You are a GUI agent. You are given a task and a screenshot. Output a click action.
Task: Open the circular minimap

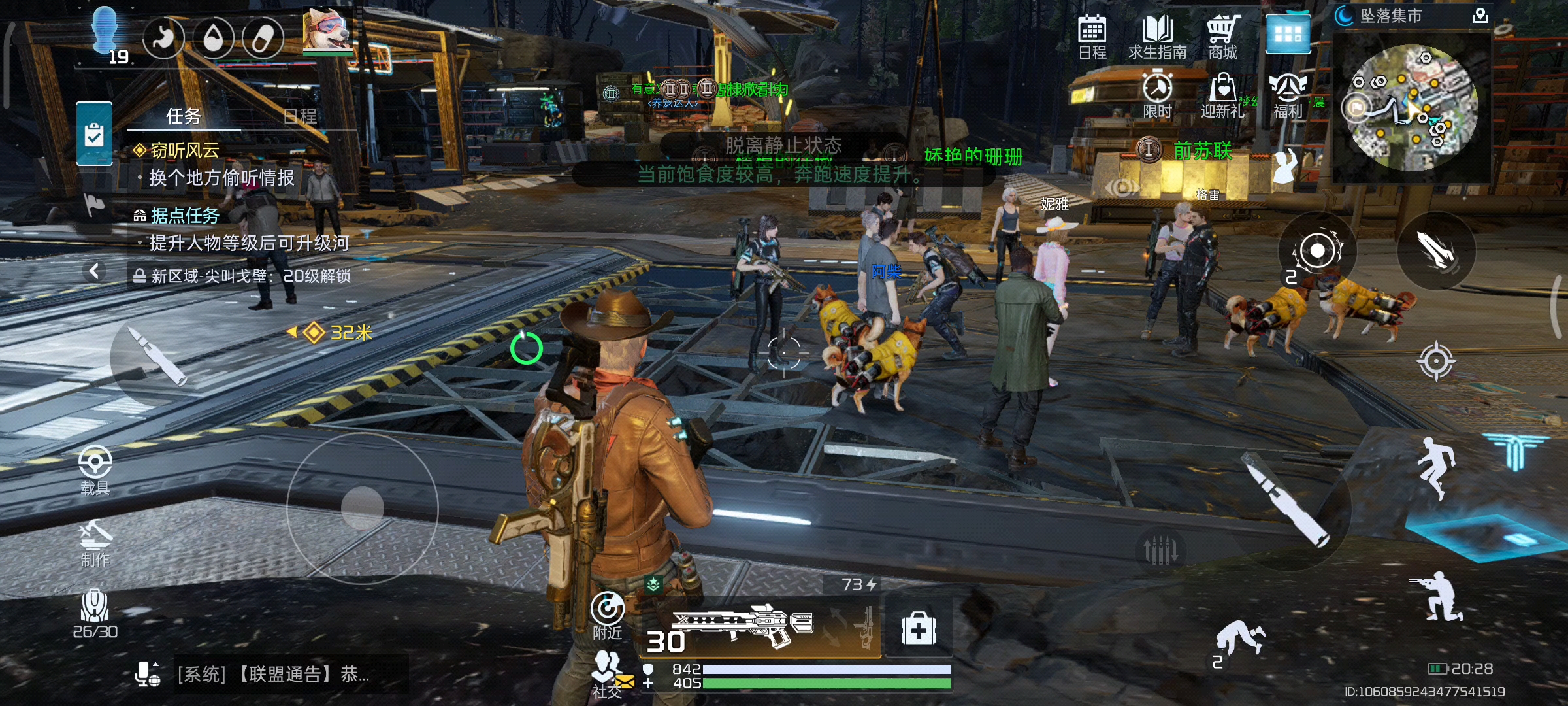[1411, 108]
